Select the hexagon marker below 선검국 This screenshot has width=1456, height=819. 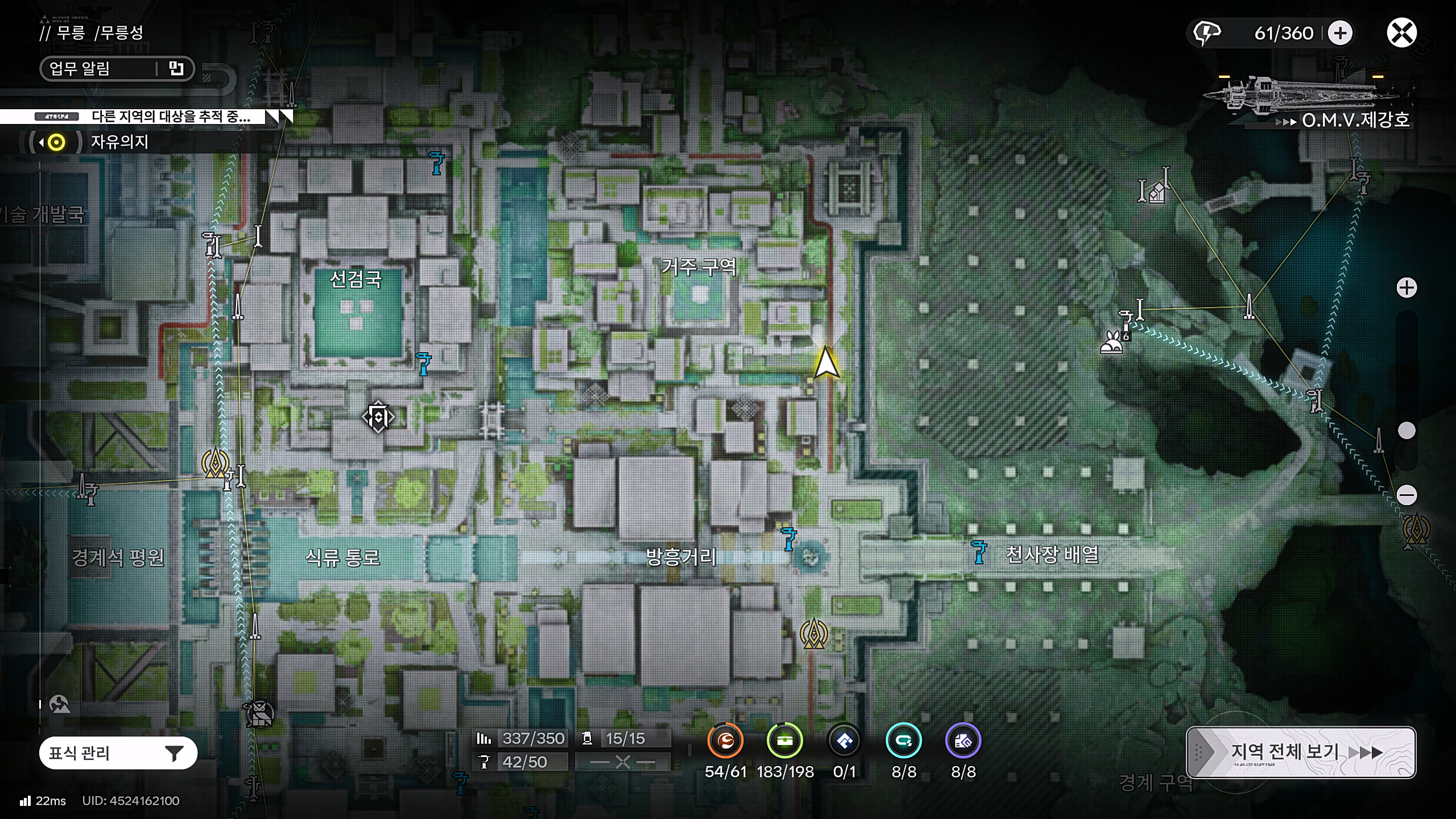pyautogui.click(x=378, y=417)
